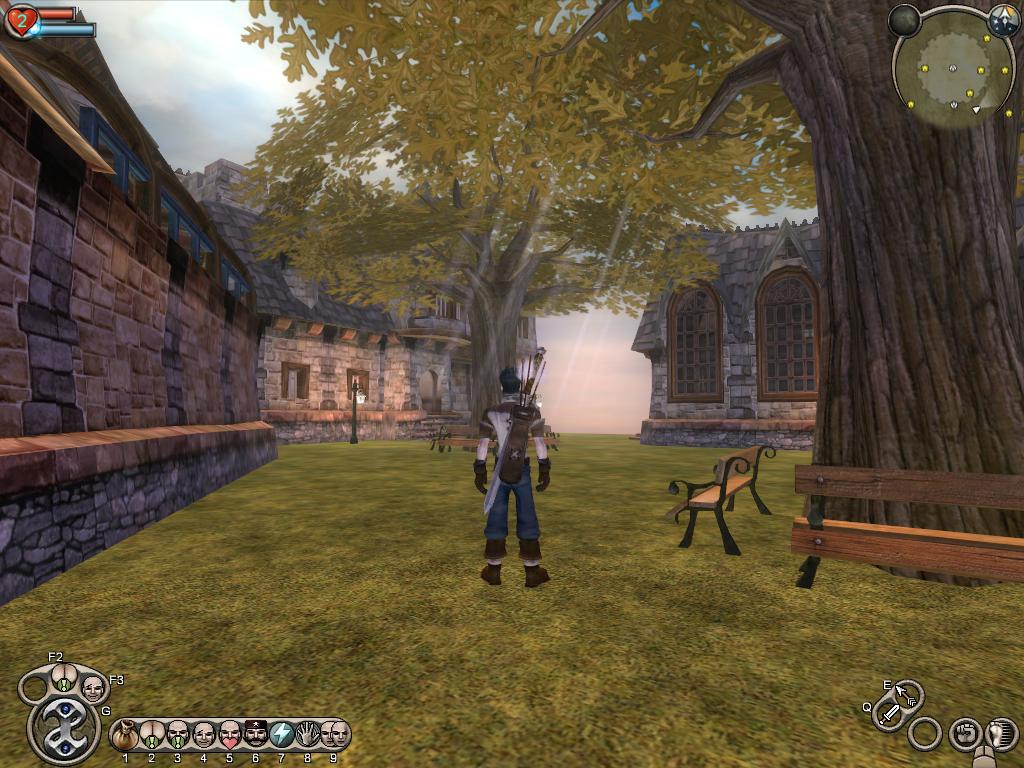The height and width of the screenshot is (768, 1024).
Task: Click the F3 face expression shortcut
Action: [x=92, y=688]
